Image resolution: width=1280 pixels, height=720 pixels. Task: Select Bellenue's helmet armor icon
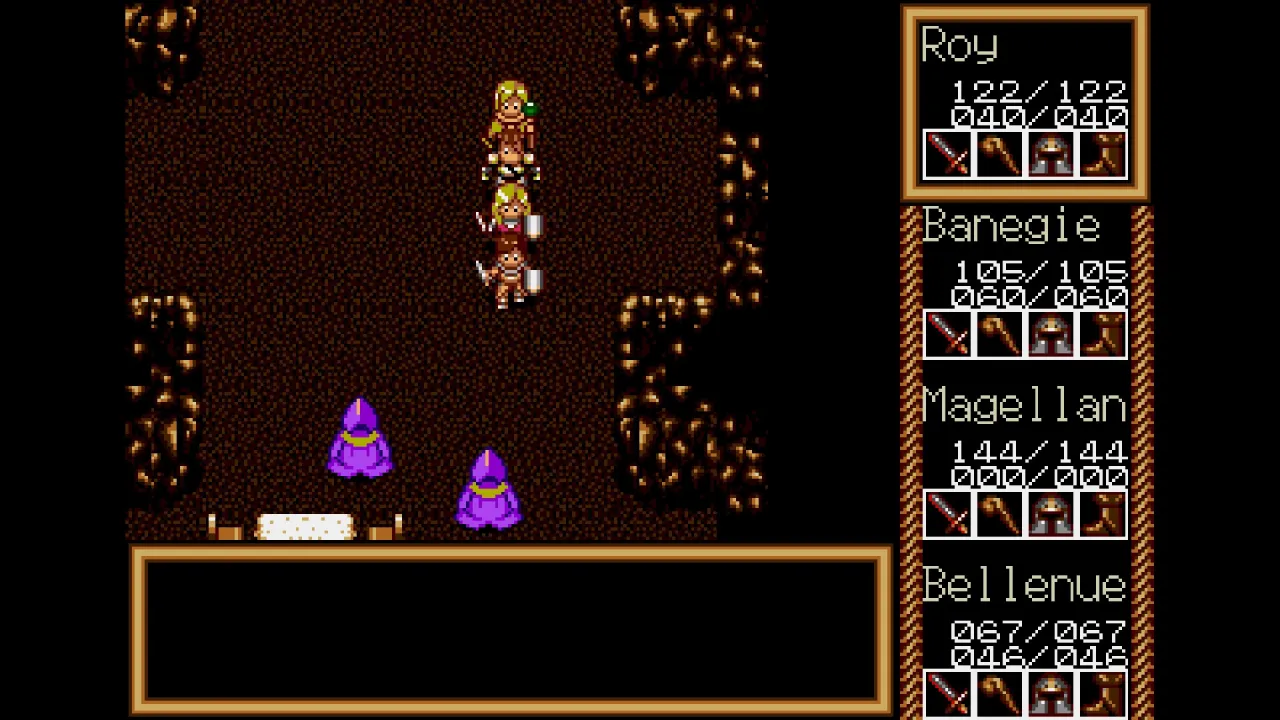pos(1051,693)
